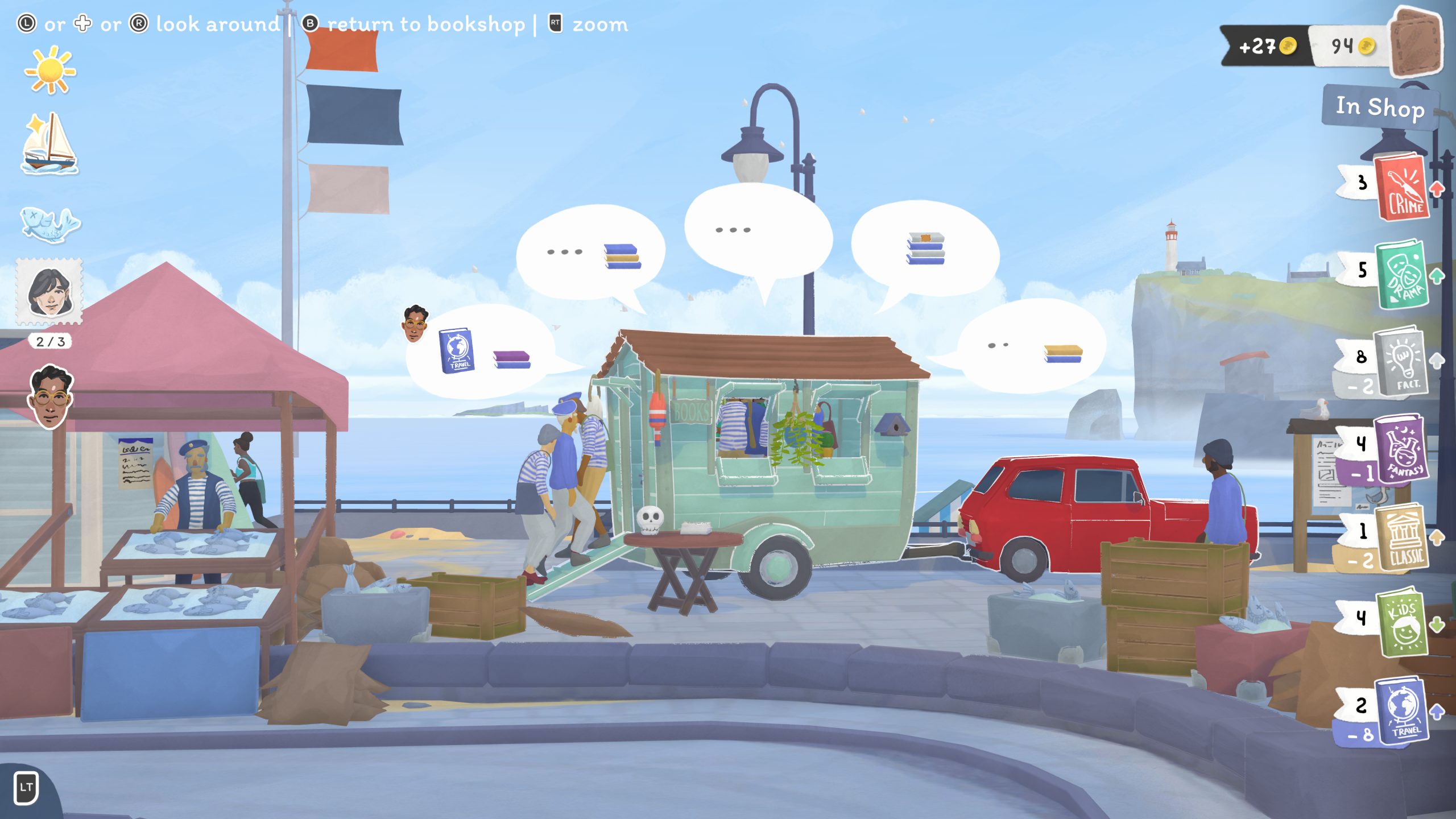The image size is (1456, 819).
Task: Pick the purple Fantasy book
Action: tap(1403, 449)
